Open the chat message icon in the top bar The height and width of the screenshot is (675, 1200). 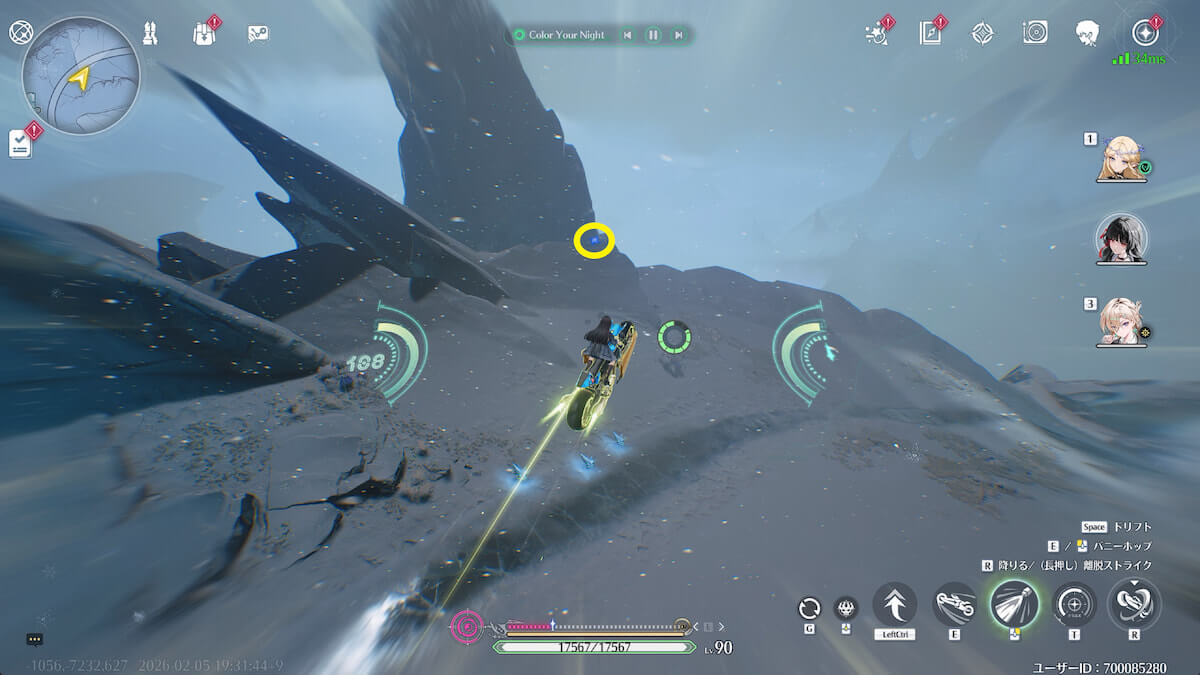[258, 33]
